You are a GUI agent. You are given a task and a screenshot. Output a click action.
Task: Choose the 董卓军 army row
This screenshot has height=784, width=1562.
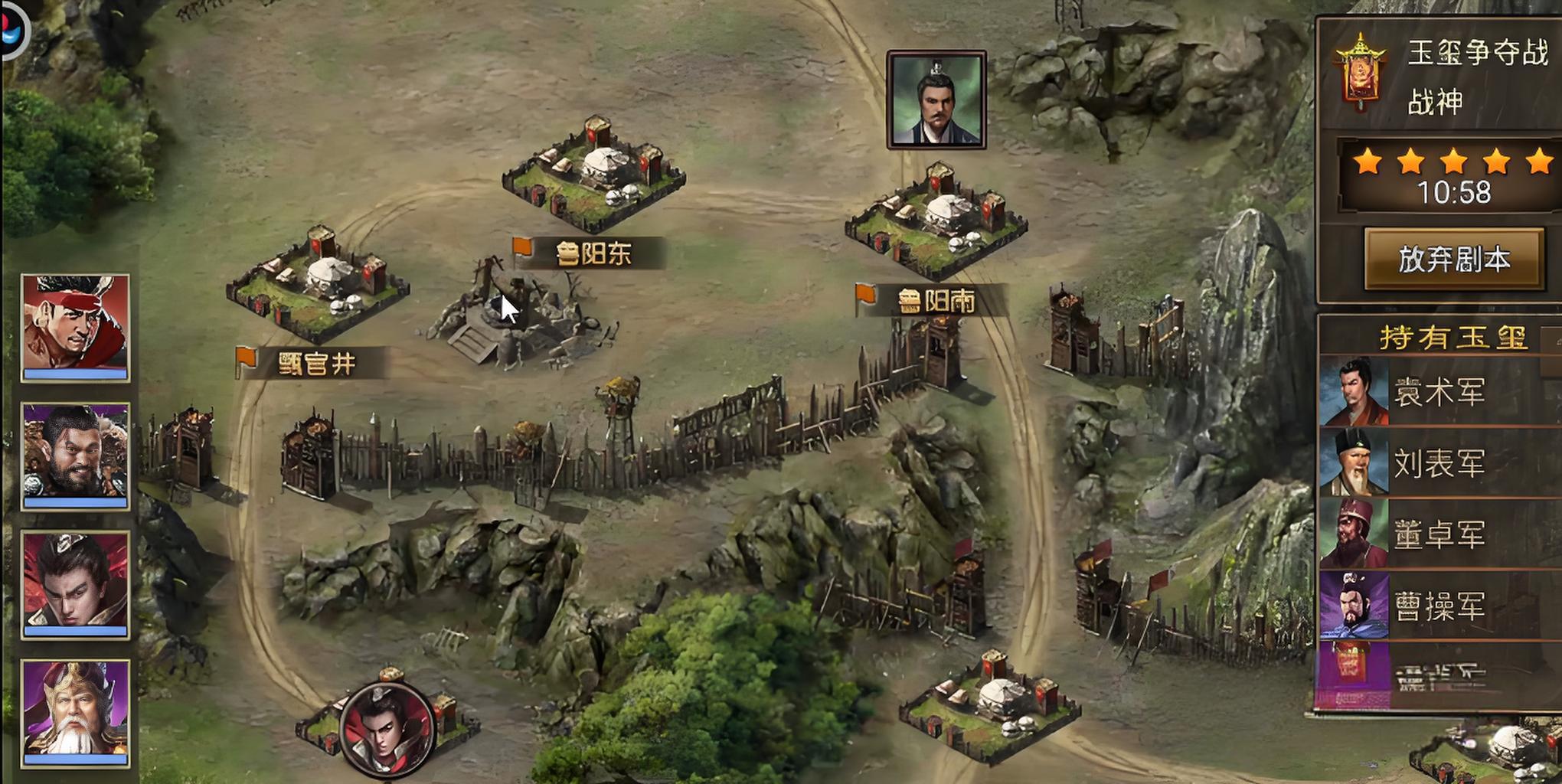[1438, 534]
